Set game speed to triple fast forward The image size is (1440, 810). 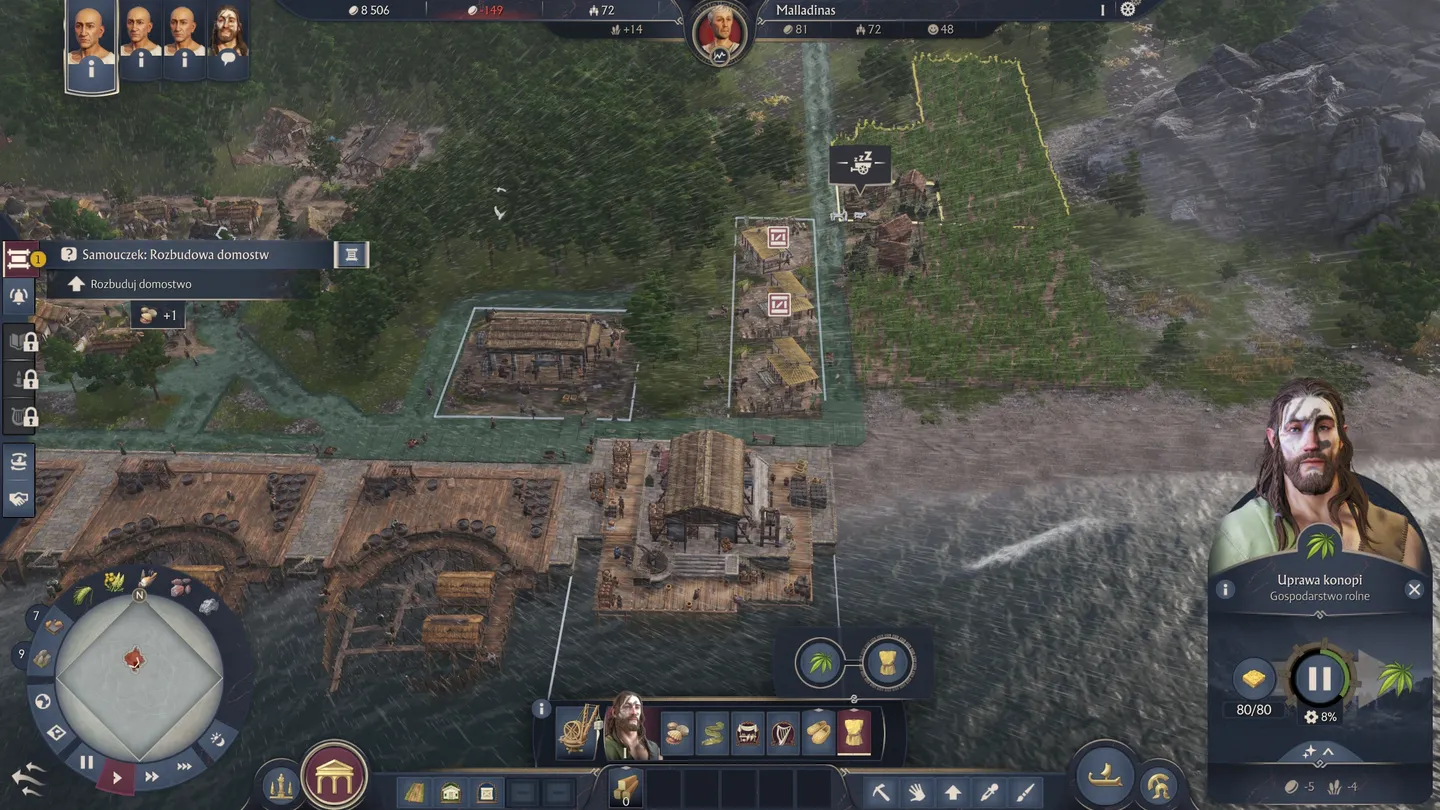click(x=184, y=767)
